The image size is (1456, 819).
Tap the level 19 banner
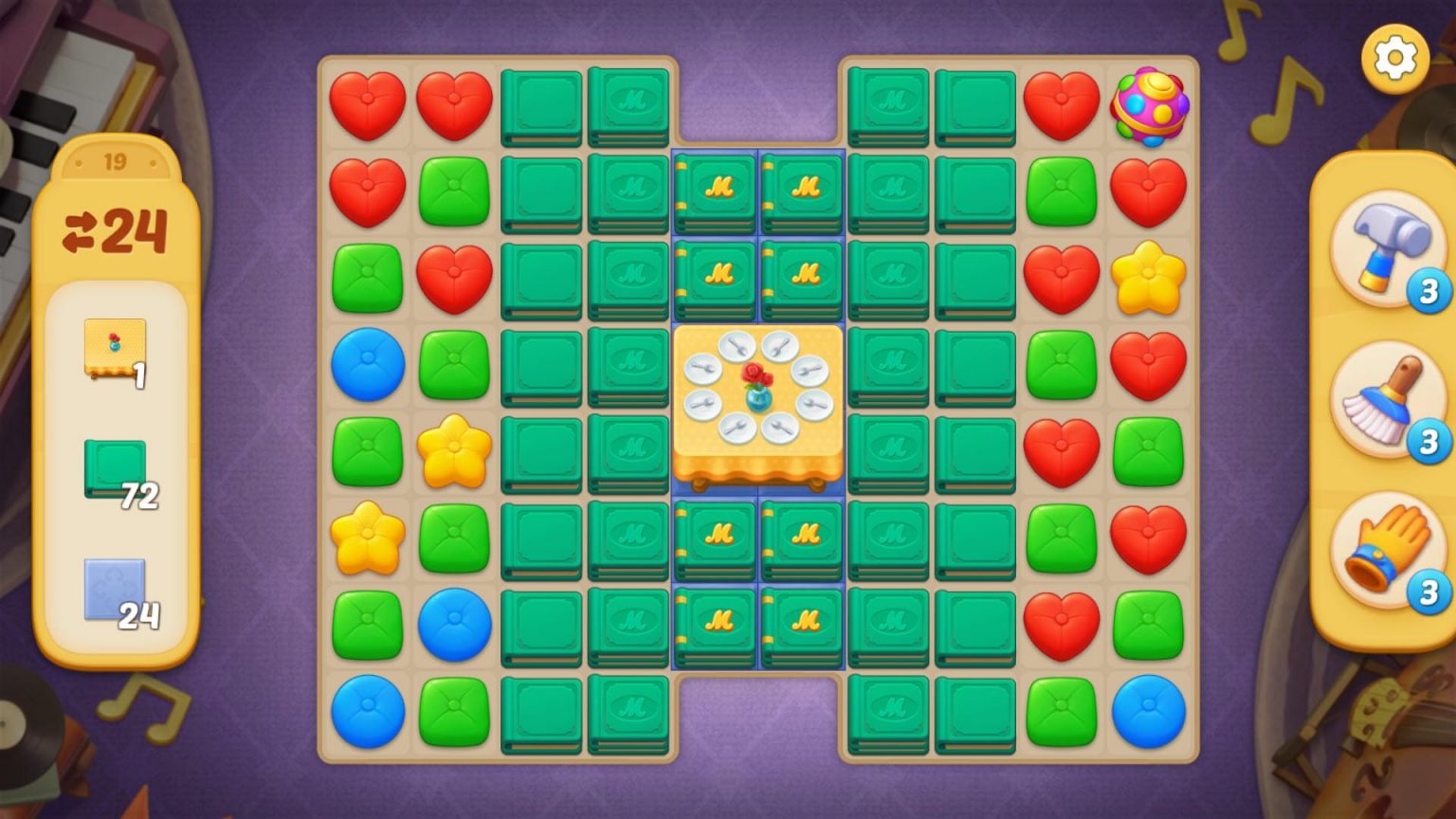(116, 161)
